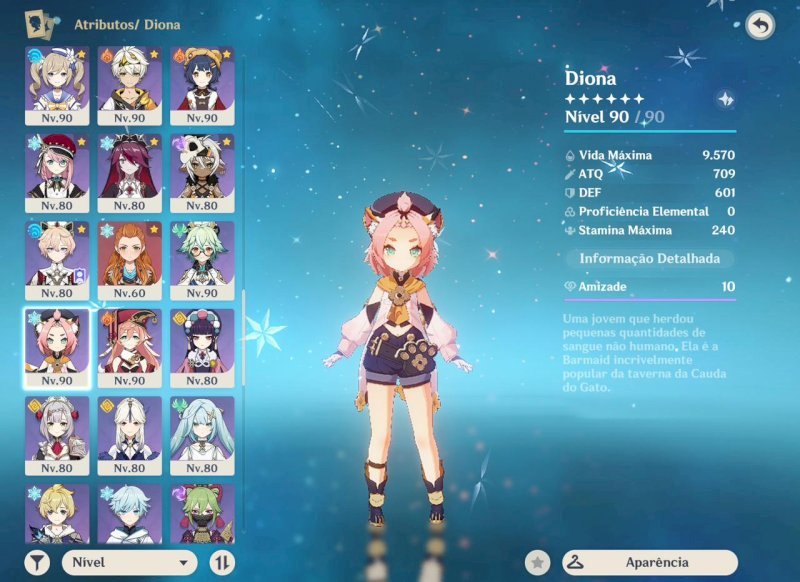The image size is (800, 582).
Task: Go back with the return arrow button
Action: pos(760,26)
